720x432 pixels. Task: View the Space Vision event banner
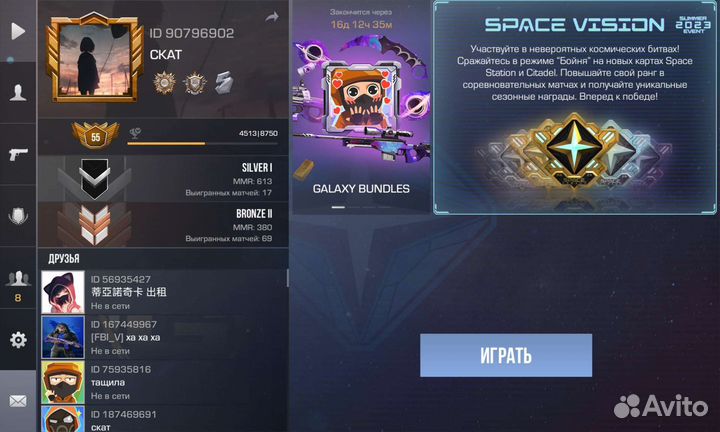575,107
